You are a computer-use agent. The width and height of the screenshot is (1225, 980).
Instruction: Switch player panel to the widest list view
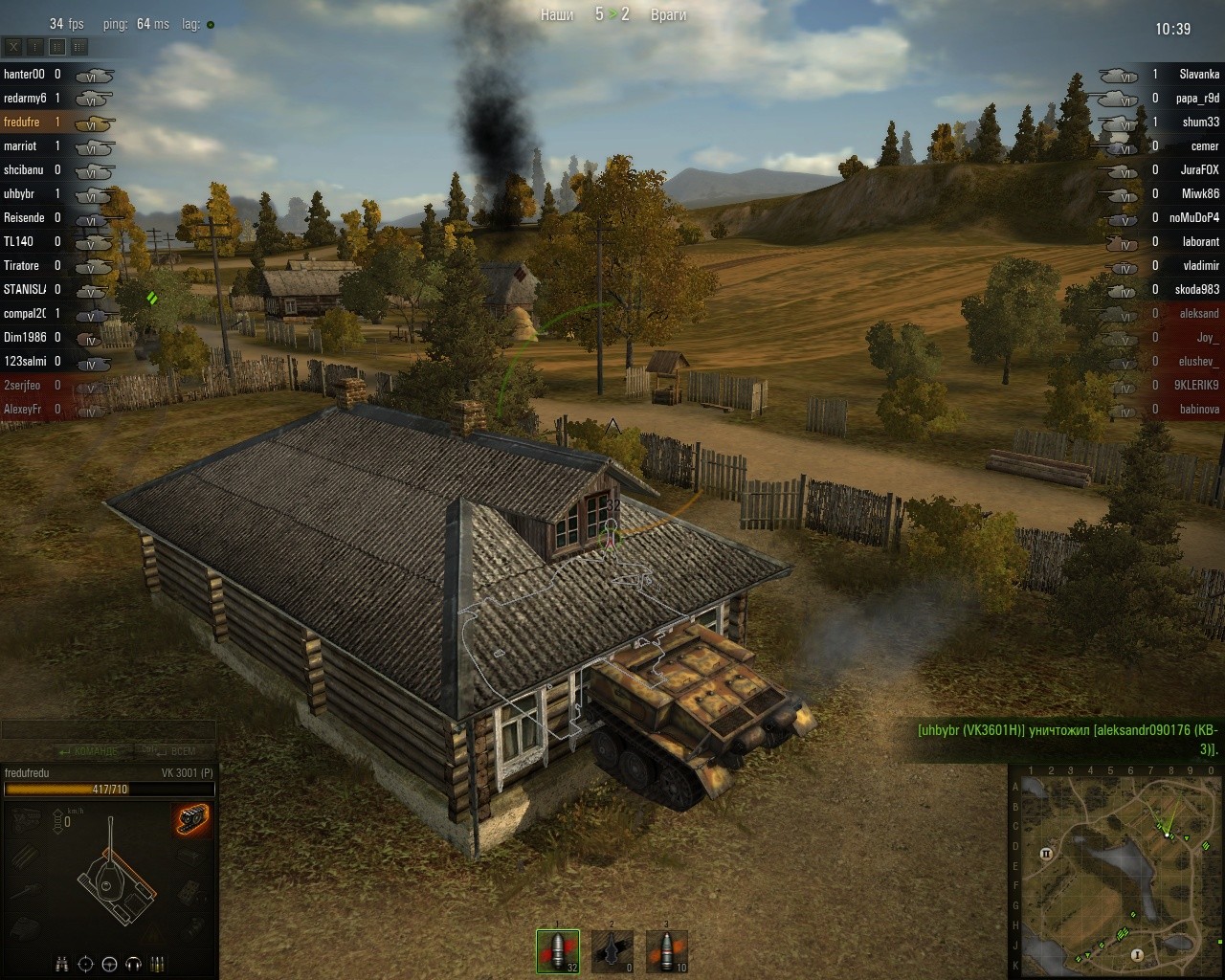click(x=79, y=46)
